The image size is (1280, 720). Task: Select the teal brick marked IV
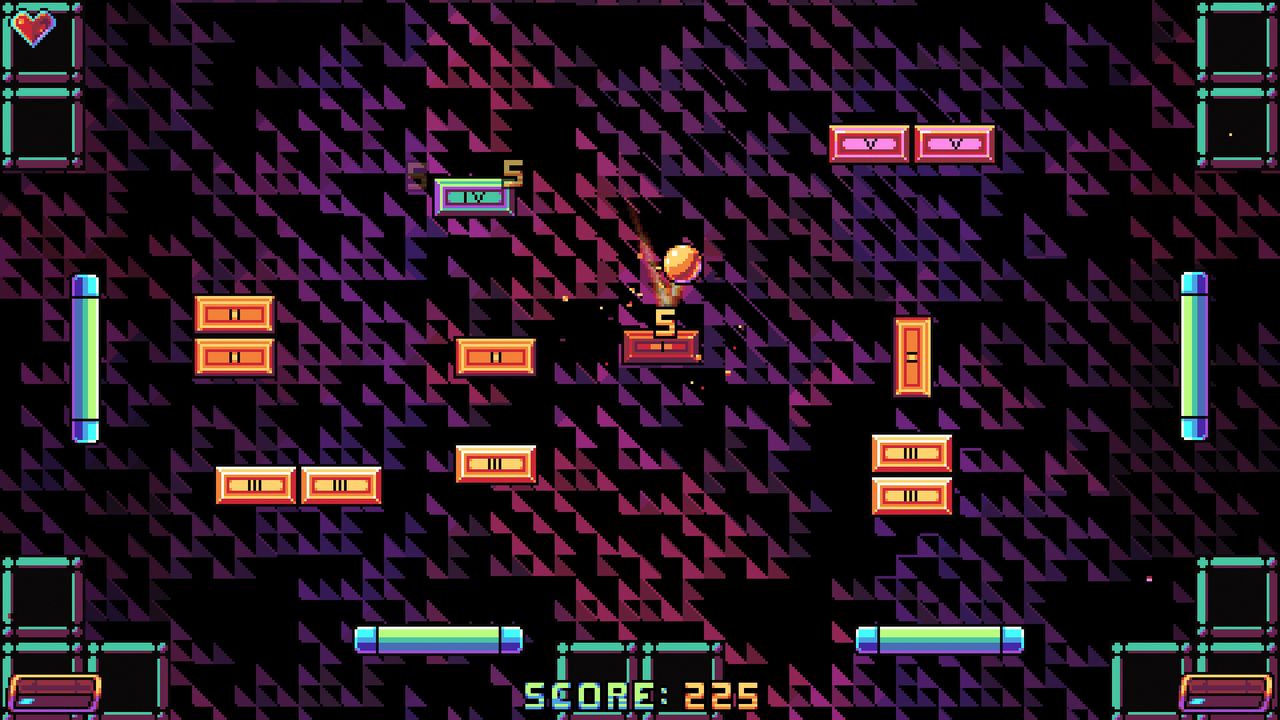pyautogui.click(x=473, y=197)
